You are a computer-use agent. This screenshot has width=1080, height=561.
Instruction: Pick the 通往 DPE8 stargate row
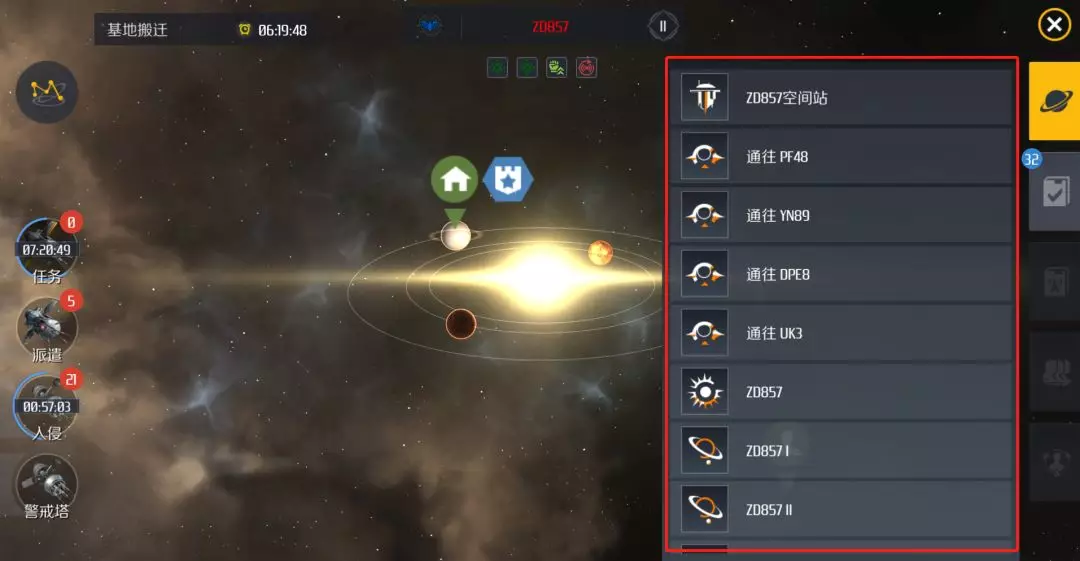(841, 274)
